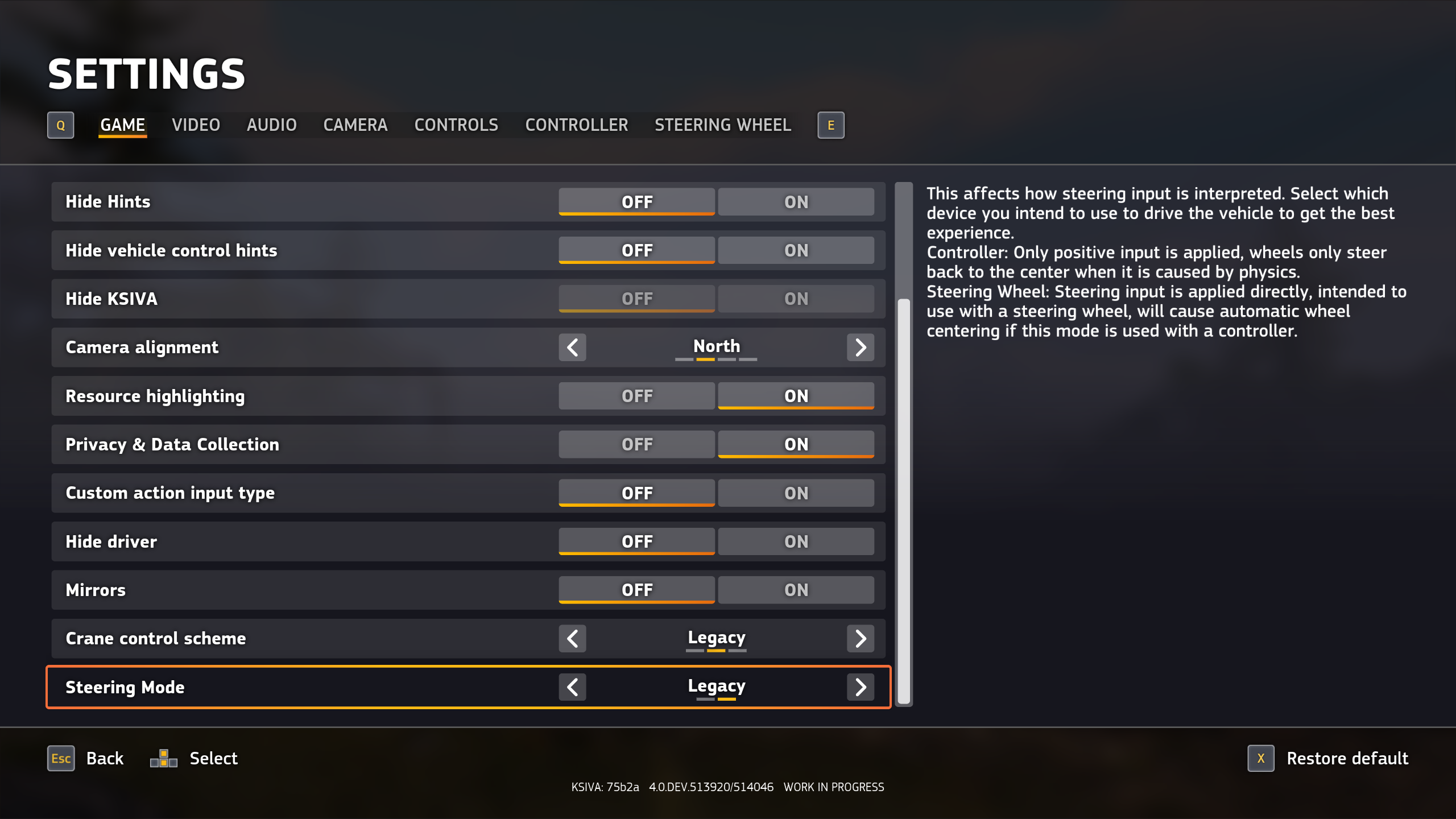The width and height of the screenshot is (1456, 819).
Task: Switch to the VIDEO tab
Action: tap(196, 125)
